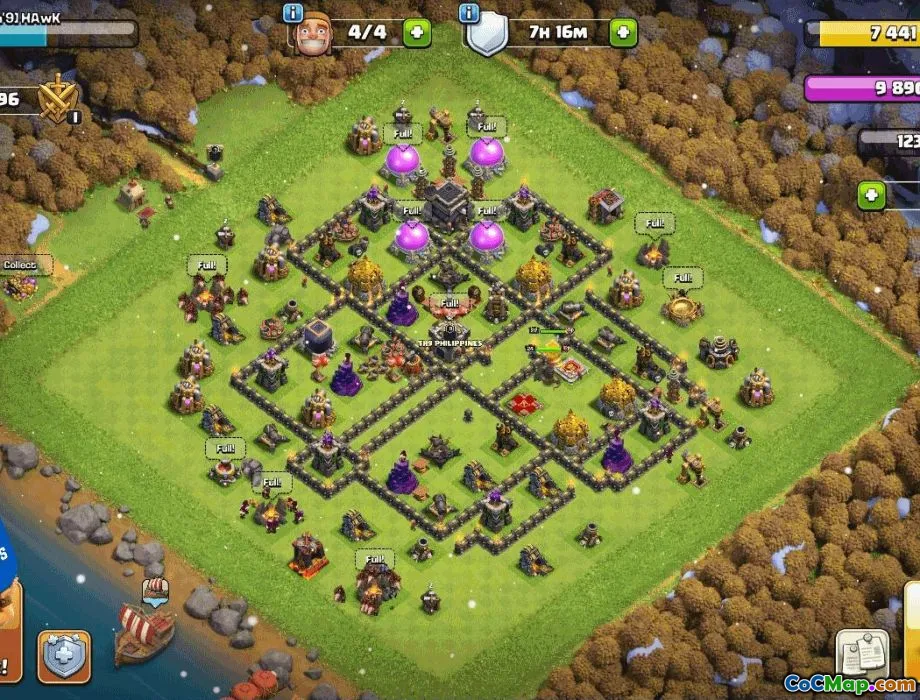Add shield time with the green plus

pyautogui.click(x=623, y=32)
